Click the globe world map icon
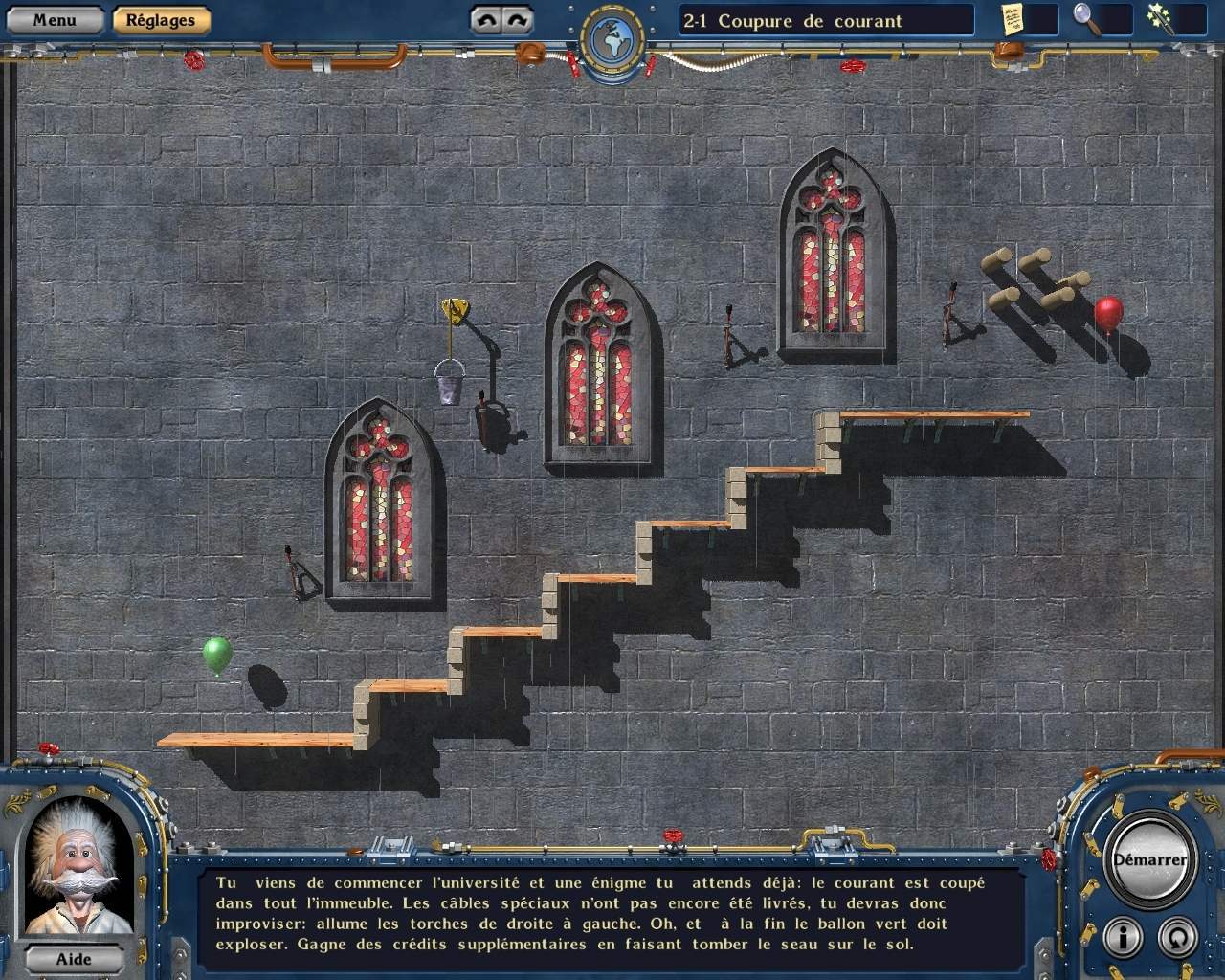This screenshot has height=980, width=1225. pos(612,39)
